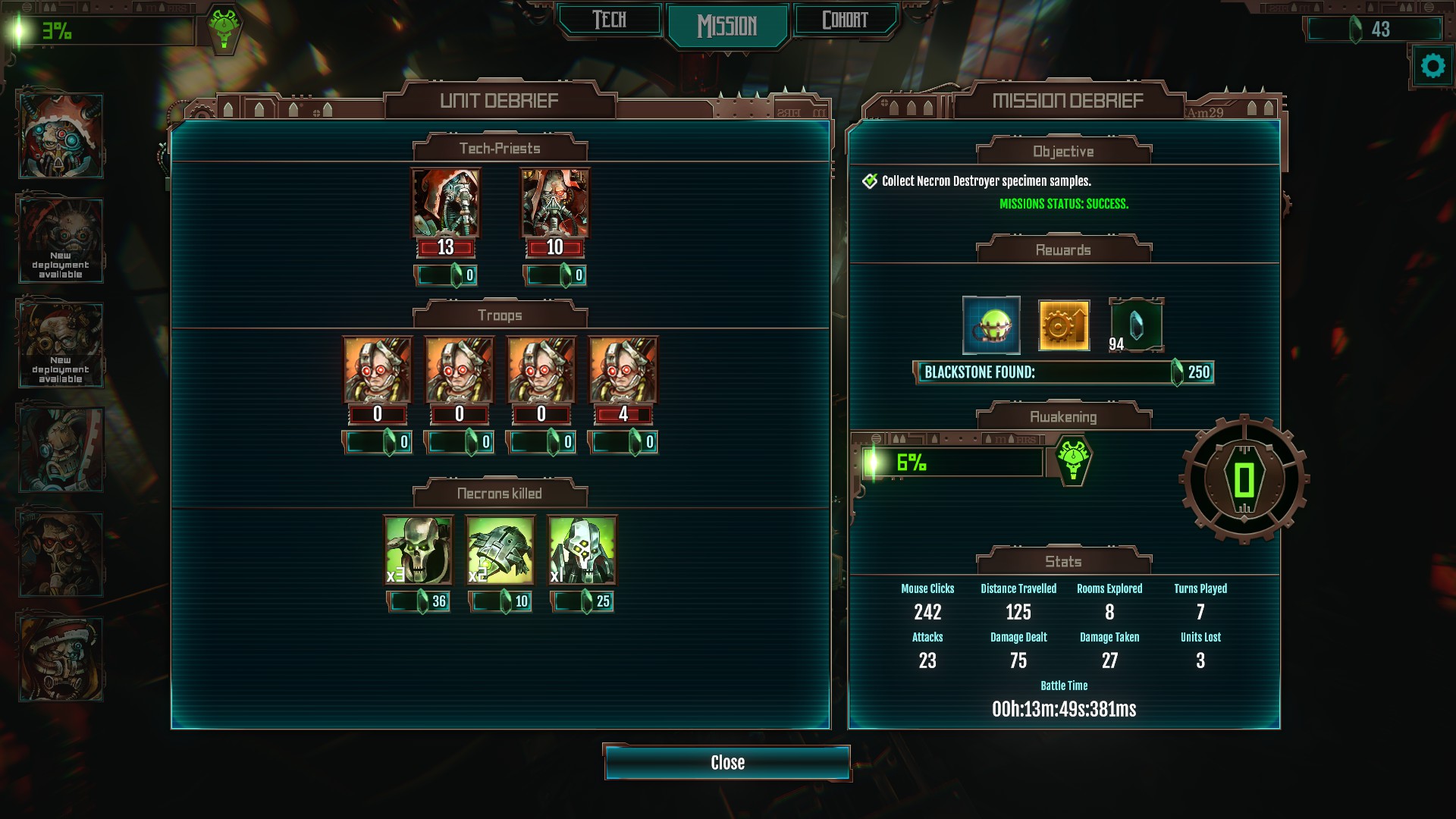Select the Tech-Priest with 13 damage
This screenshot has width=1456, height=819.
[x=446, y=203]
